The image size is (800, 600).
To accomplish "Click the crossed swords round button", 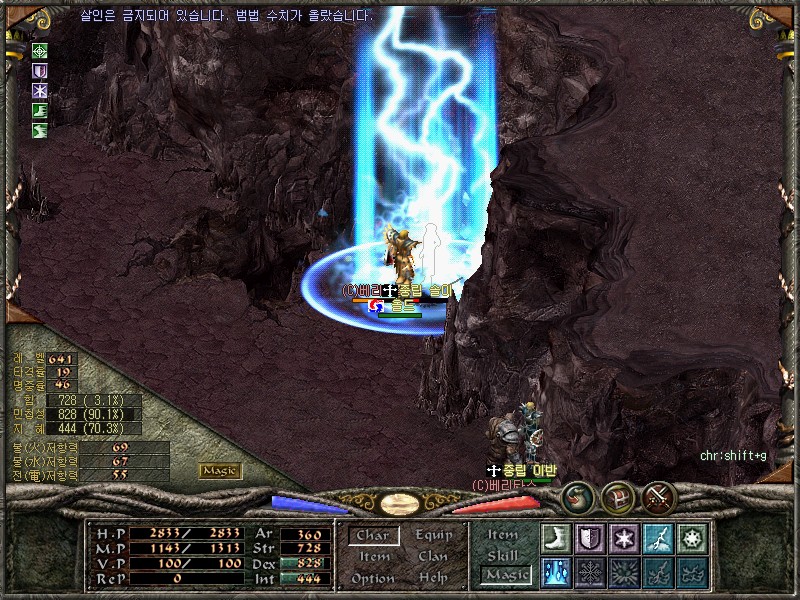I will click(x=659, y=497).
